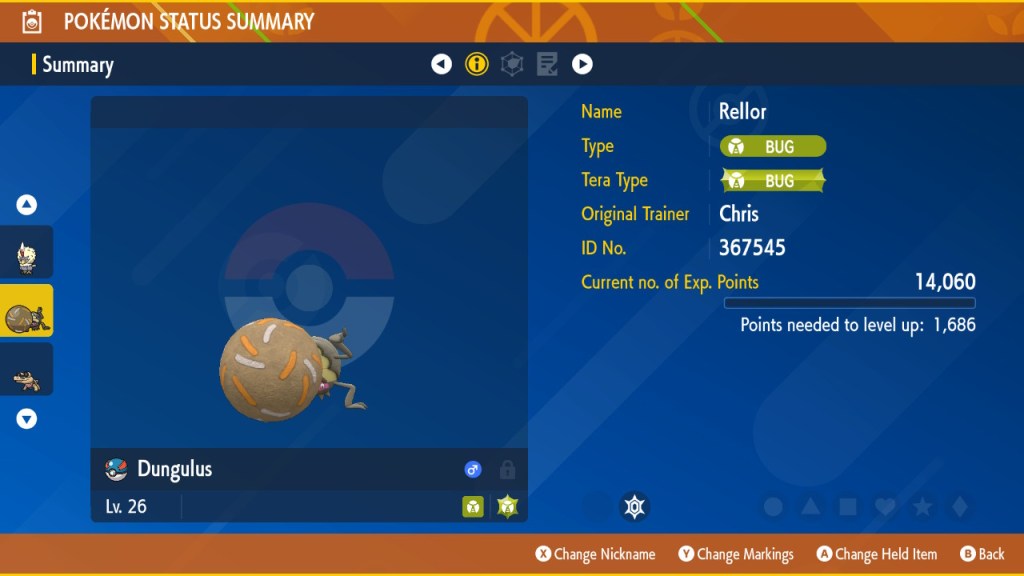Go to the next summary page arrow
This screenshot has width=1024, height=576.
[582, 65]
